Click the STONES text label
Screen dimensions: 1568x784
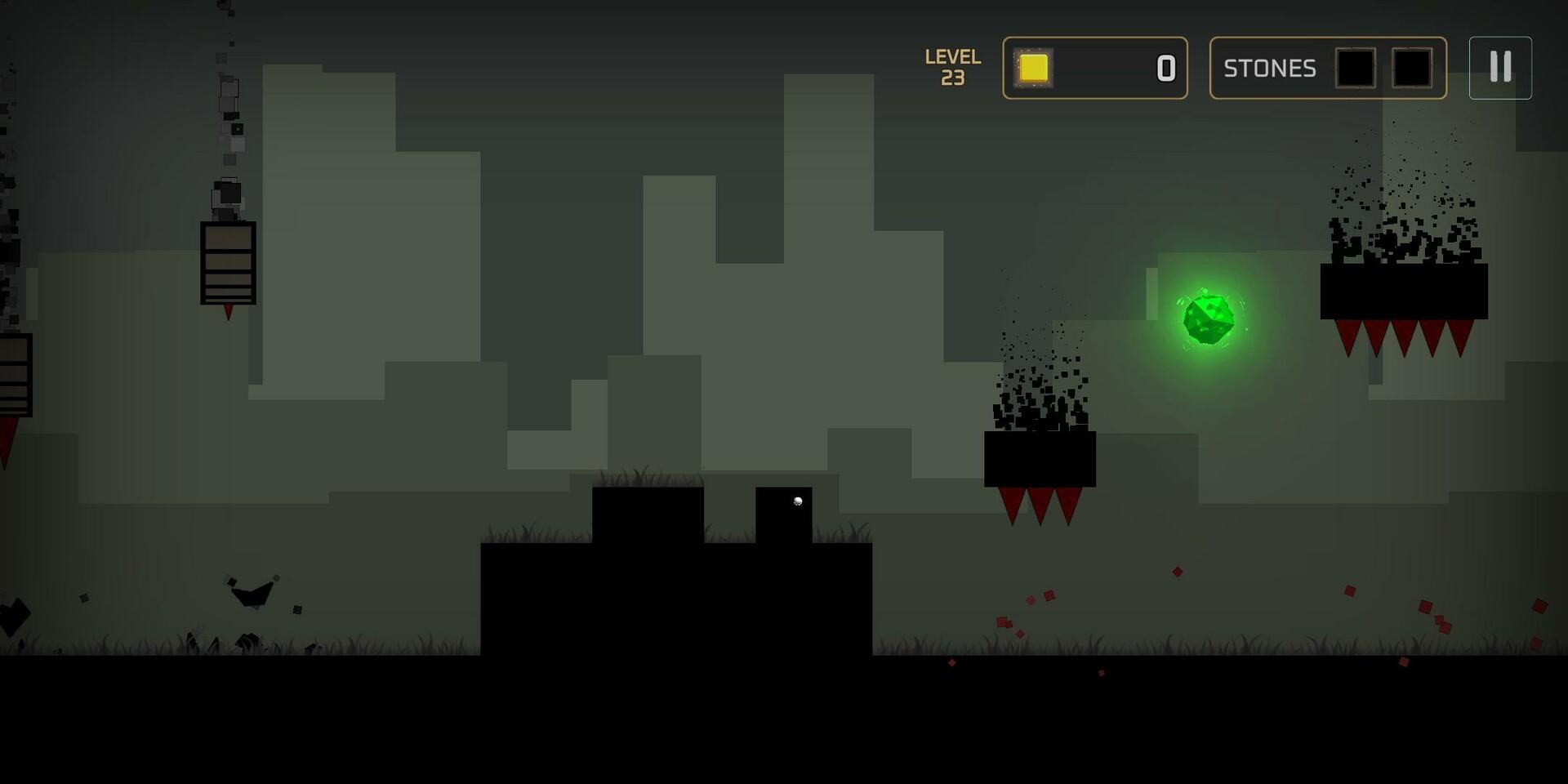[1270, 69]
